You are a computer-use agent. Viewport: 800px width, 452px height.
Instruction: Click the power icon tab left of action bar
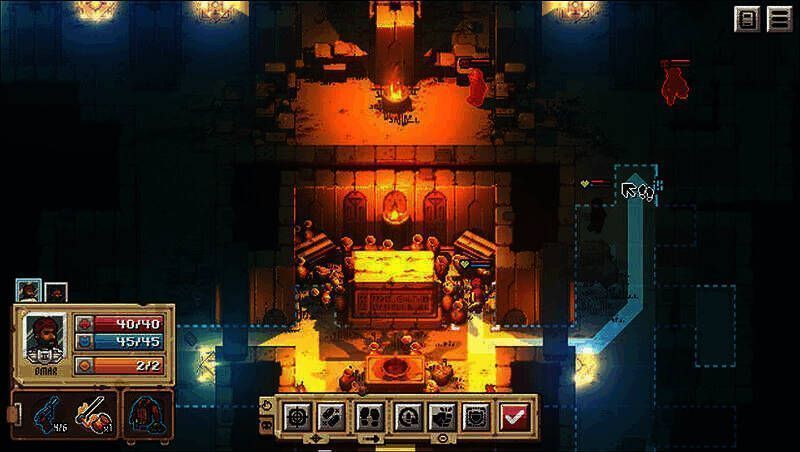[266, 404]
